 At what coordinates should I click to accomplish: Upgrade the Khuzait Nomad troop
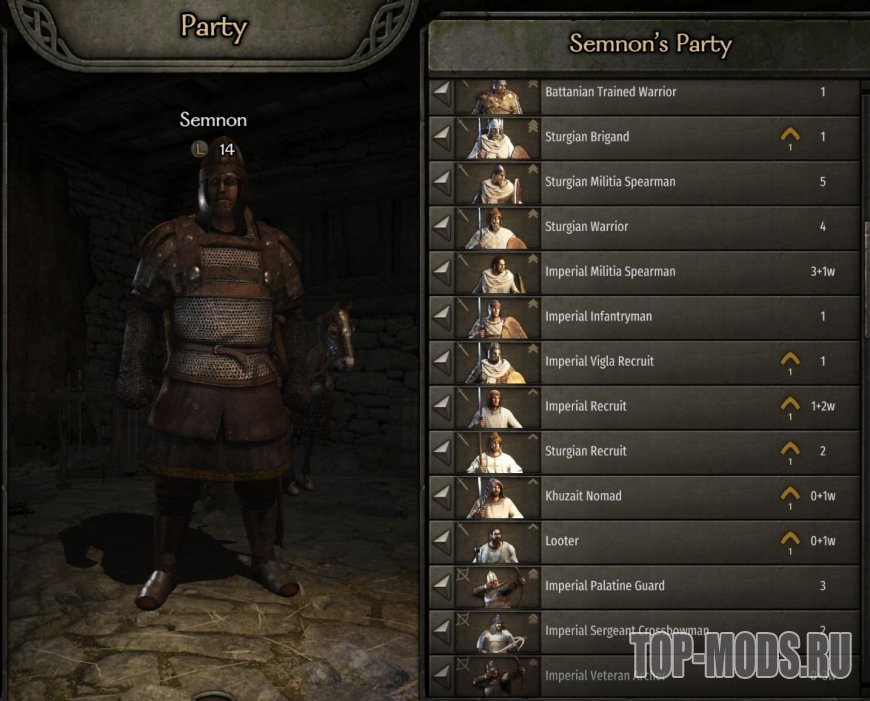pyautogui.click(x=790, y=495)
